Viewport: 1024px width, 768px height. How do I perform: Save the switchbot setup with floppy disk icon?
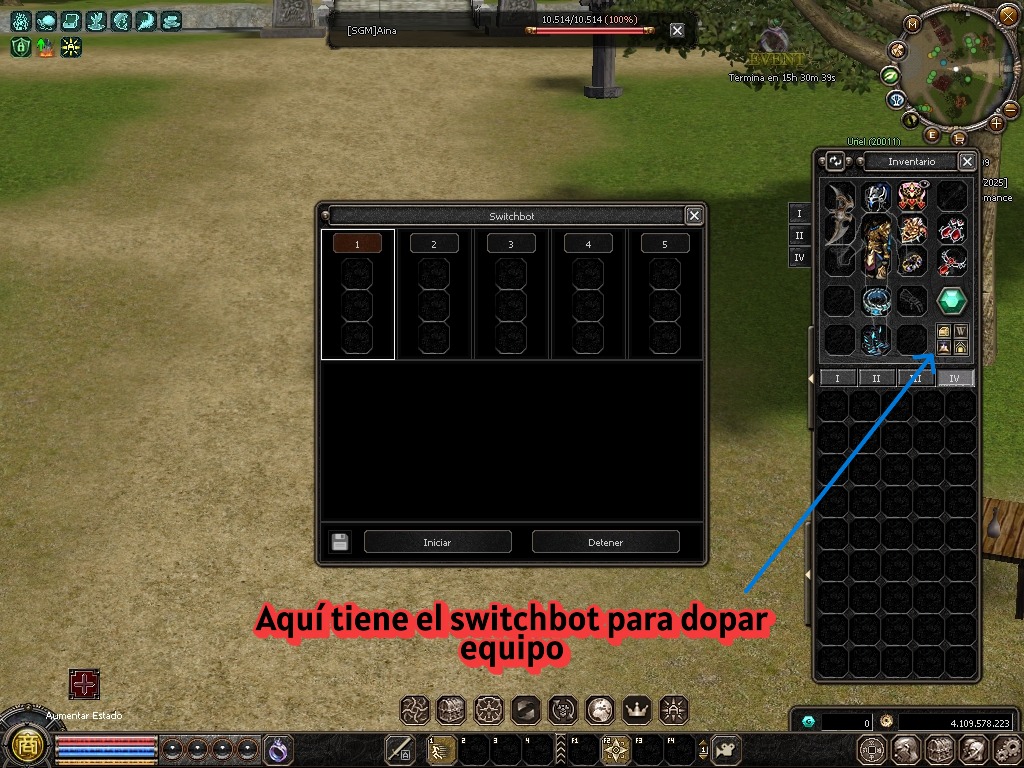[340, 542]
